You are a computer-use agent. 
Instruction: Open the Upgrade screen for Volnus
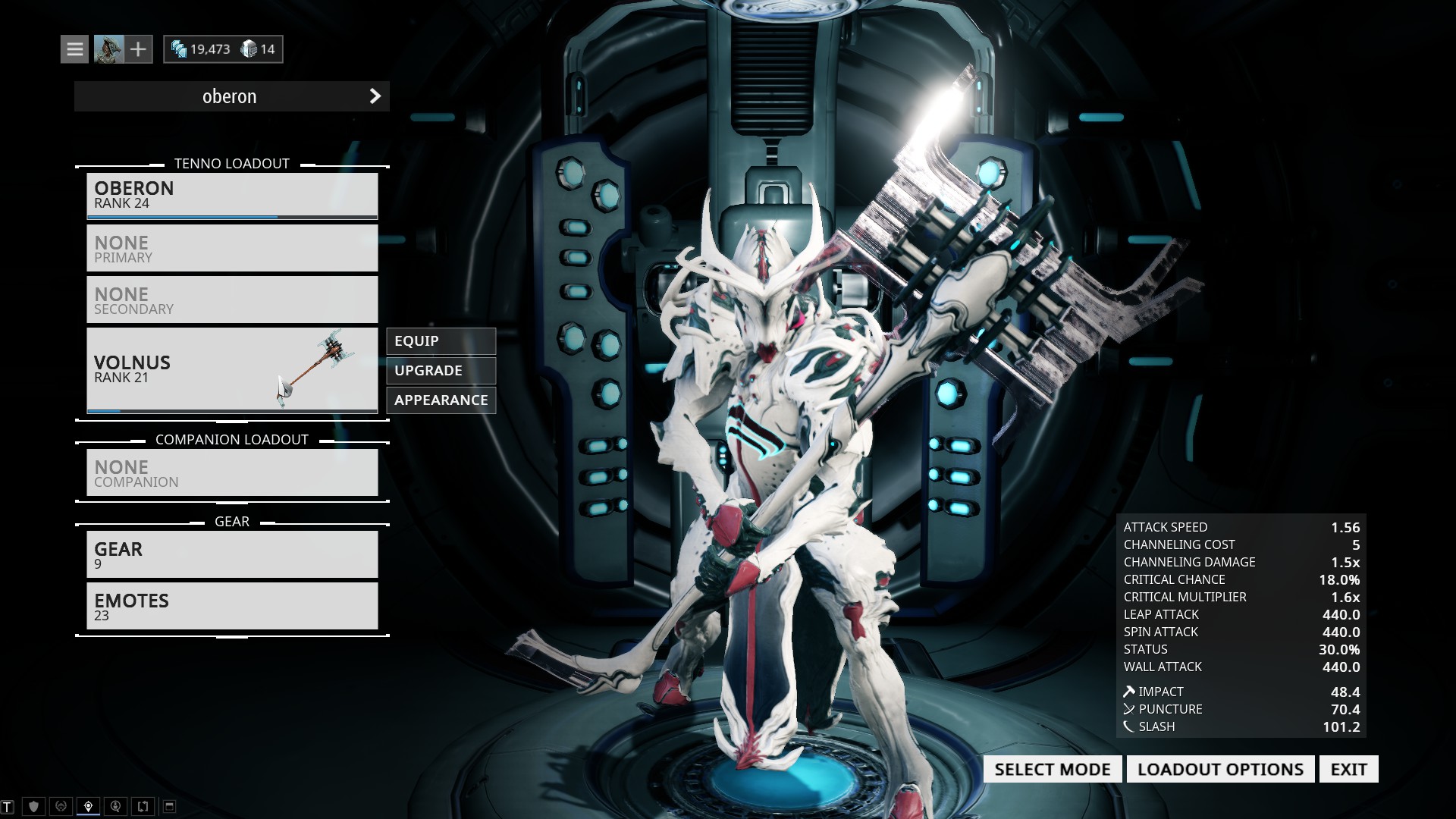click(x=441, y=371)
